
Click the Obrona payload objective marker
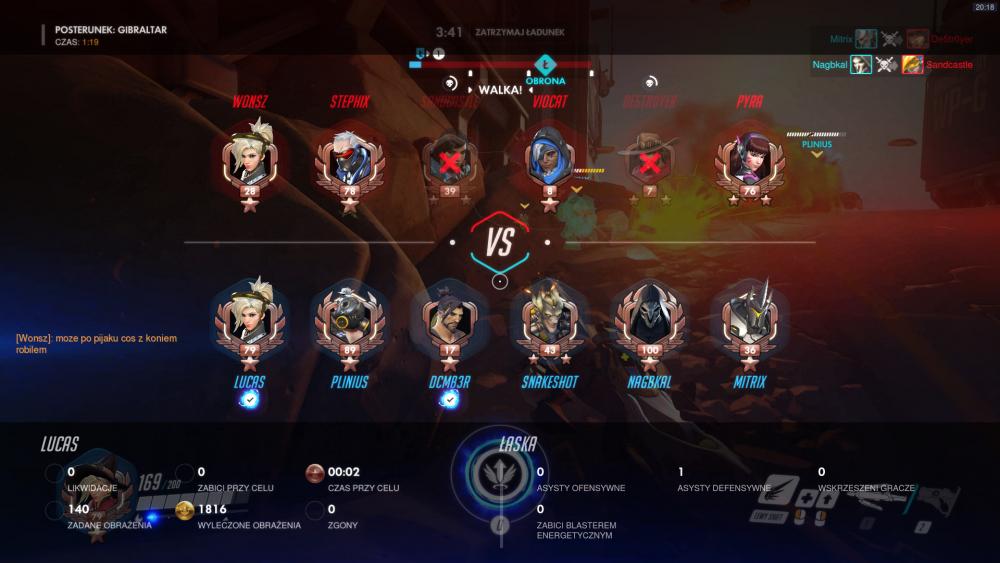[546, 67]
